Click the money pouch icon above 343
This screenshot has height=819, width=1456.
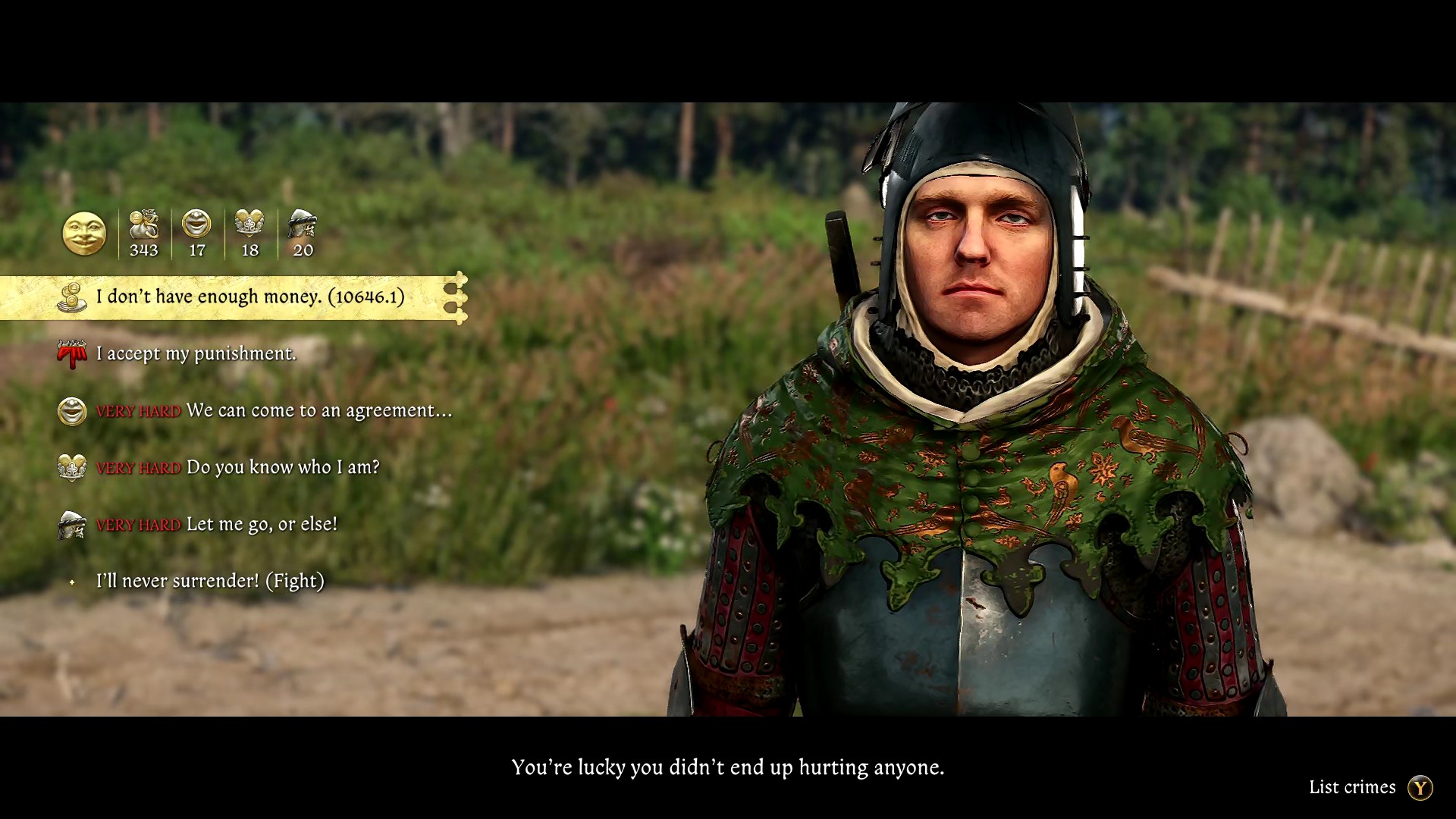point(144,226)
